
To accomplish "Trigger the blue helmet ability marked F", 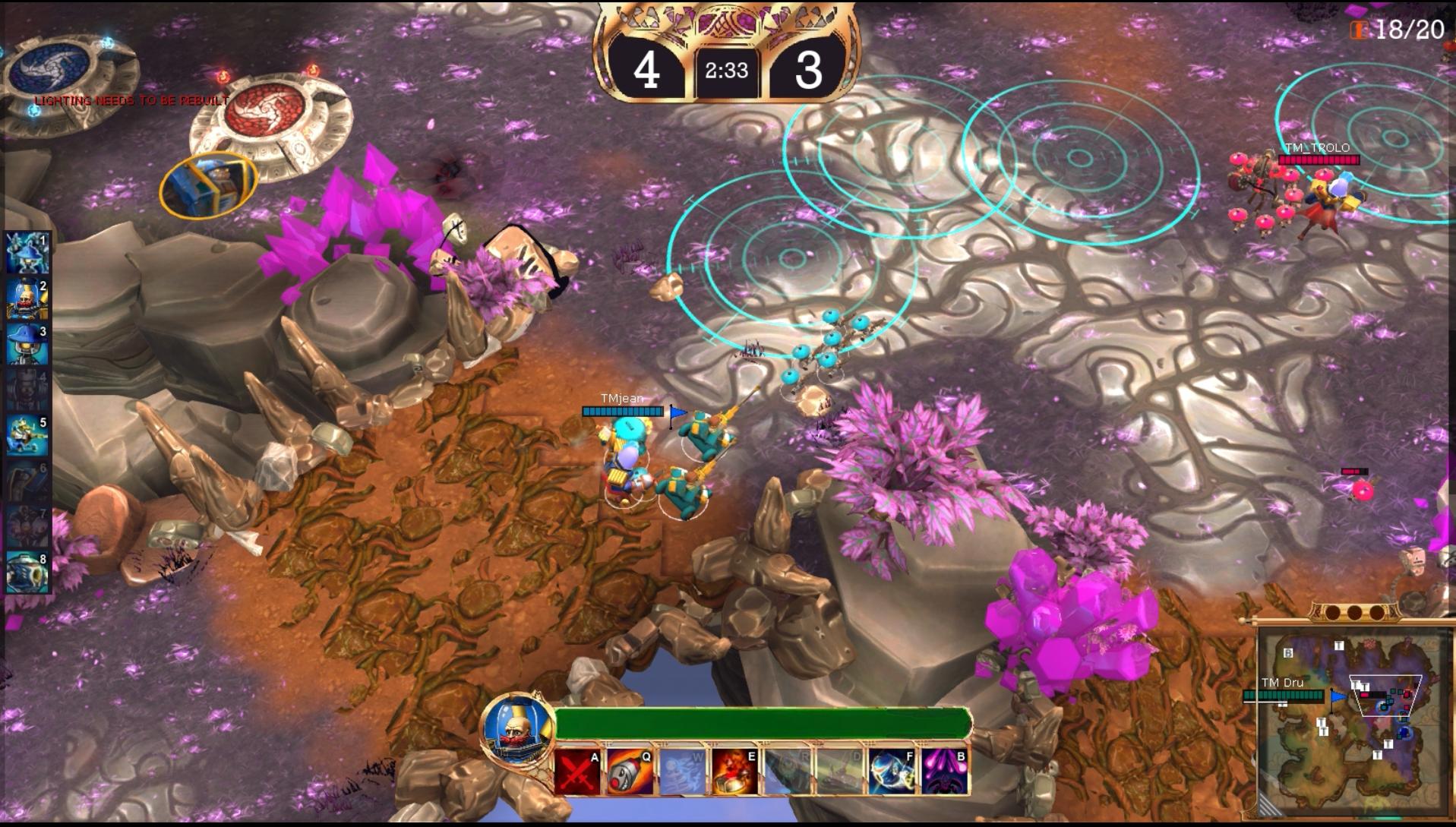I will click(891, 772).
